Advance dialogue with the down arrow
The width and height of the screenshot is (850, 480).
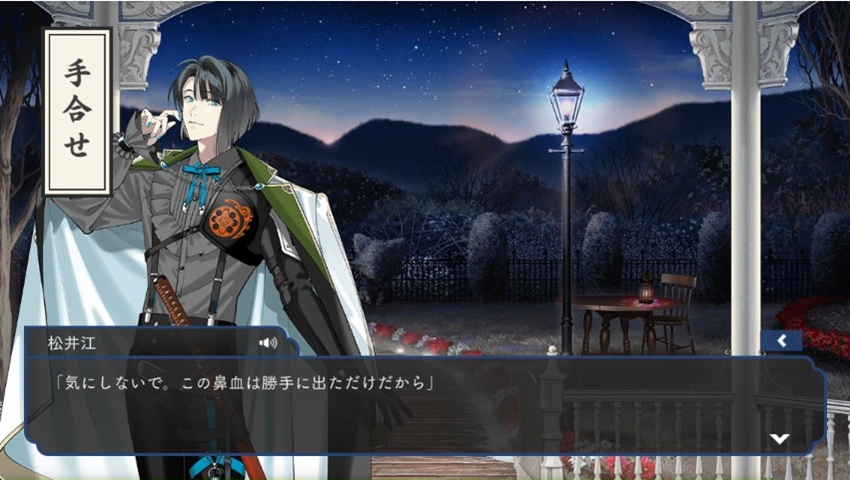click(x=779, y=438)
